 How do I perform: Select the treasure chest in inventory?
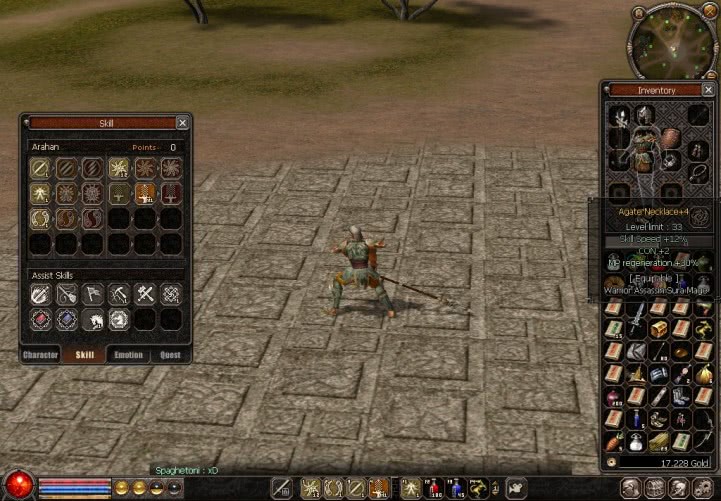[x=659, y=329]
